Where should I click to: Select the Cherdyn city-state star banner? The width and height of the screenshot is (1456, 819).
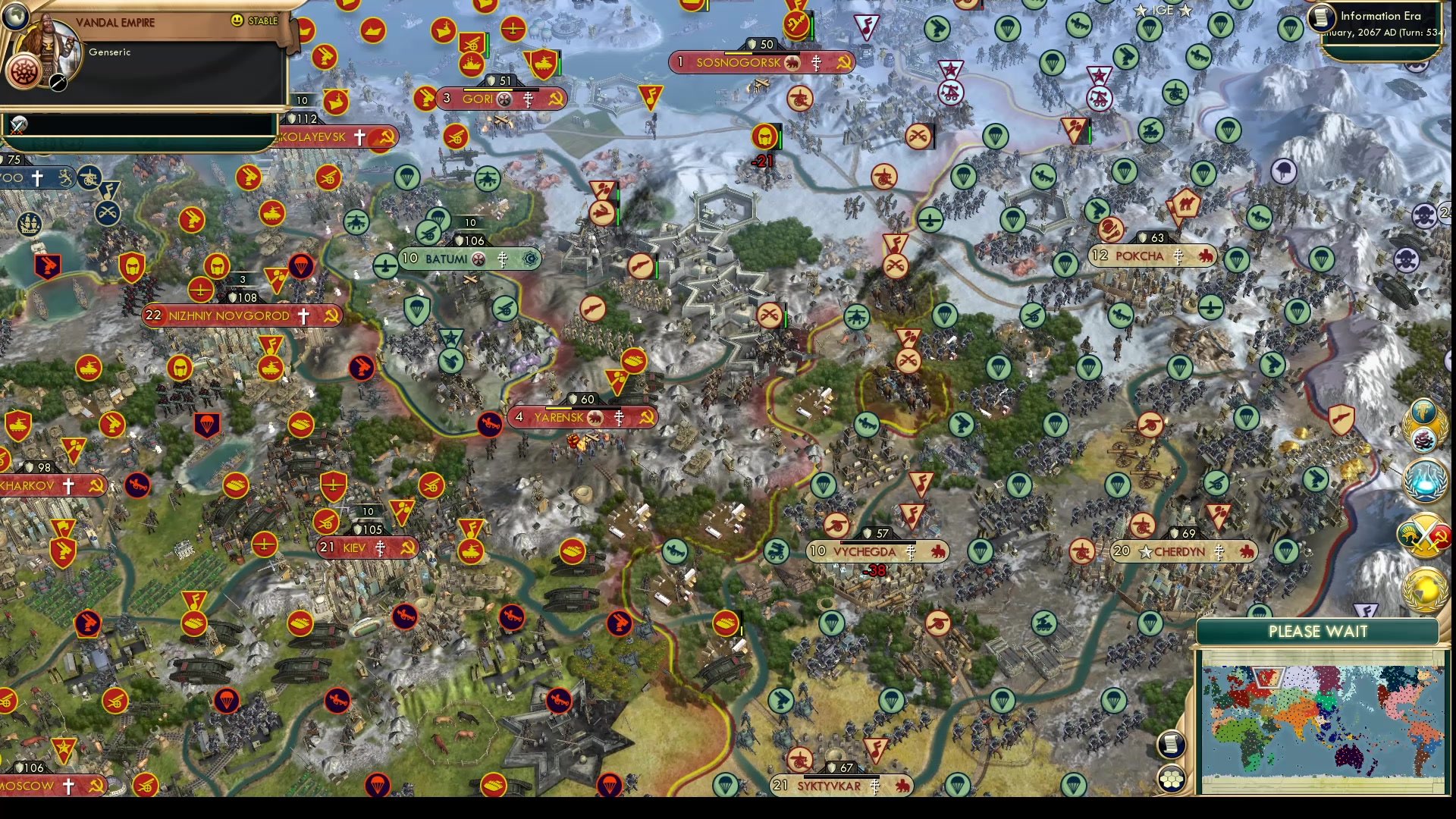(1146, 553)
